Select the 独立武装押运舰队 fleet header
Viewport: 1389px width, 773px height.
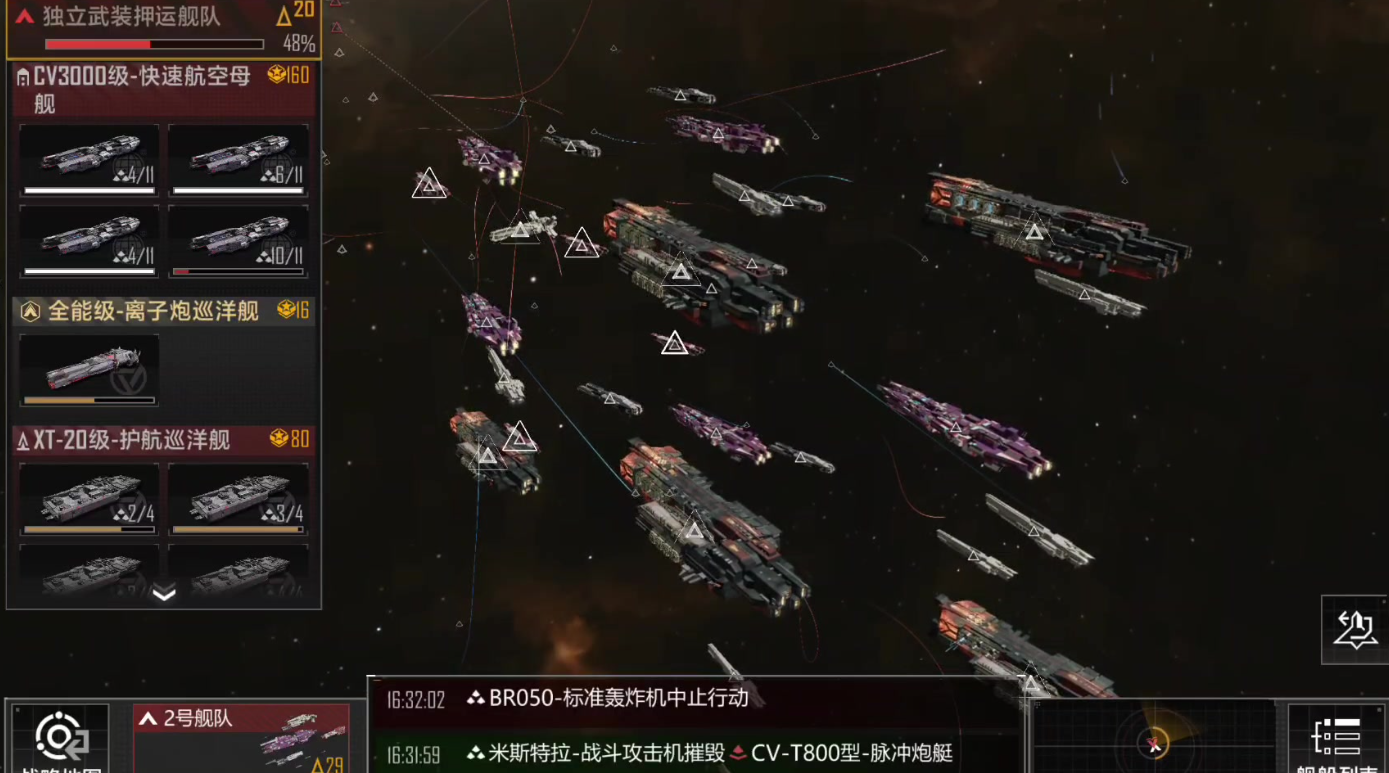(x=160, y=28)
